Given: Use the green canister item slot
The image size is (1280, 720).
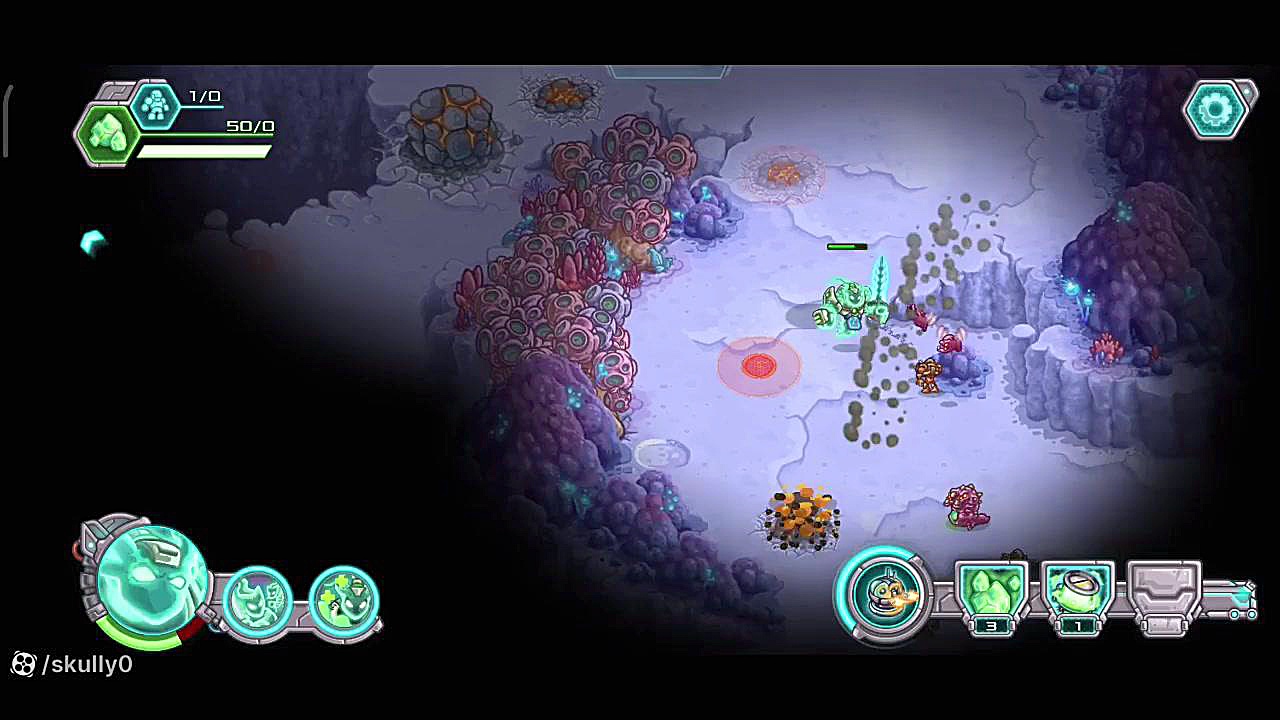Looking at the screenshot, I should (1077, 592).
